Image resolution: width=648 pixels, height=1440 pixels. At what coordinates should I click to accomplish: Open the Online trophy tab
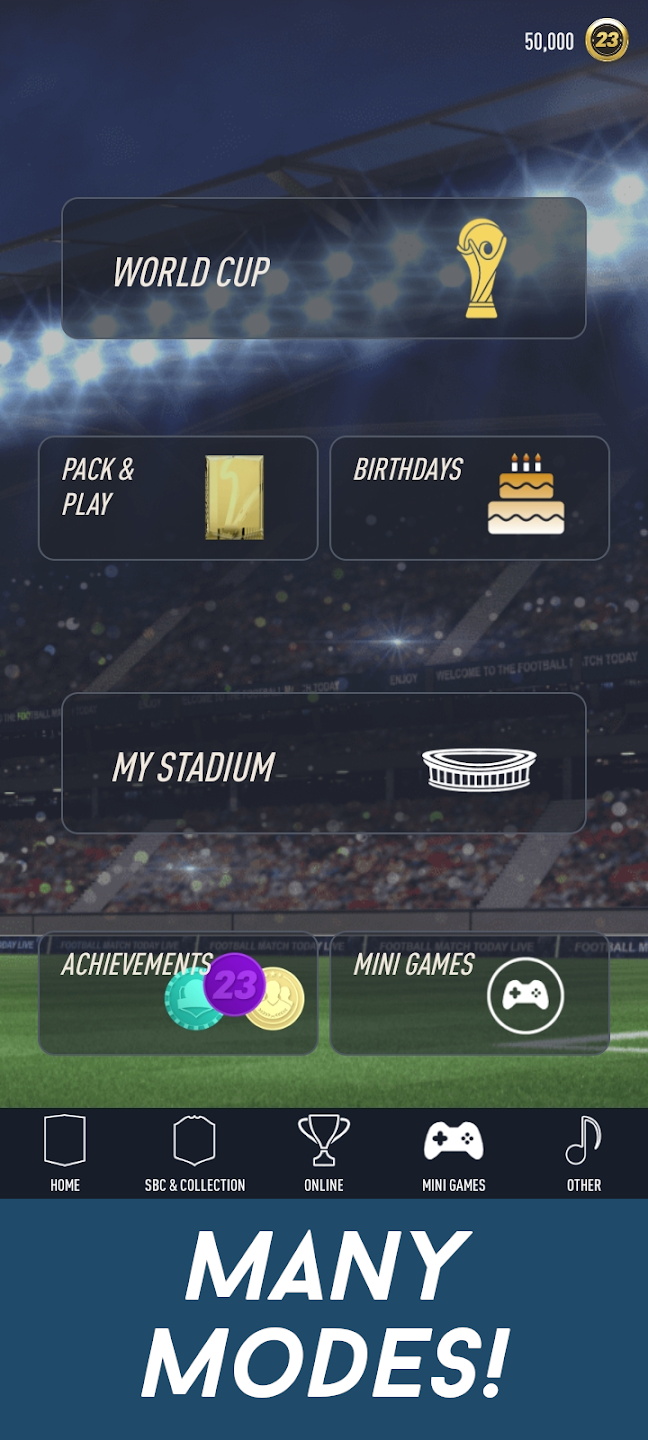pyautogui.click(x=324, y=1154)
